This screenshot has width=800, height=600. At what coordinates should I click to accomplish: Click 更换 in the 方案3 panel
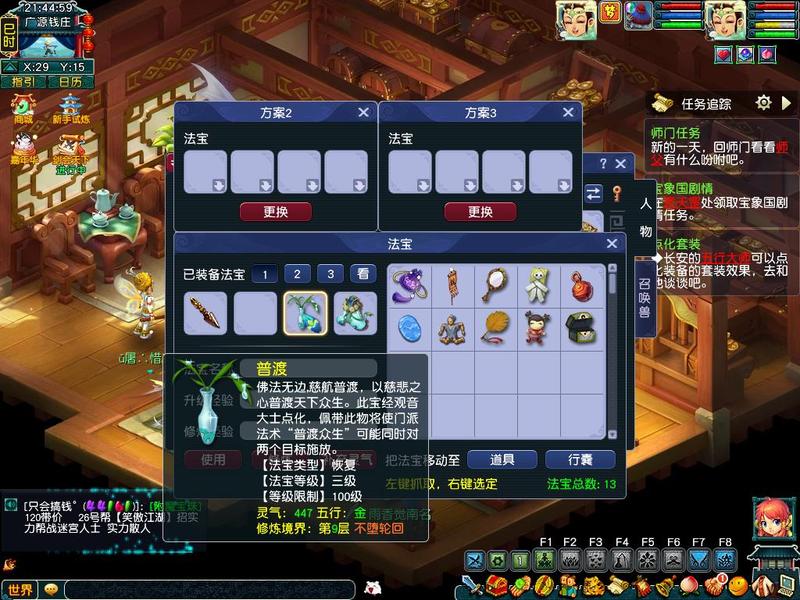[480, 212]
